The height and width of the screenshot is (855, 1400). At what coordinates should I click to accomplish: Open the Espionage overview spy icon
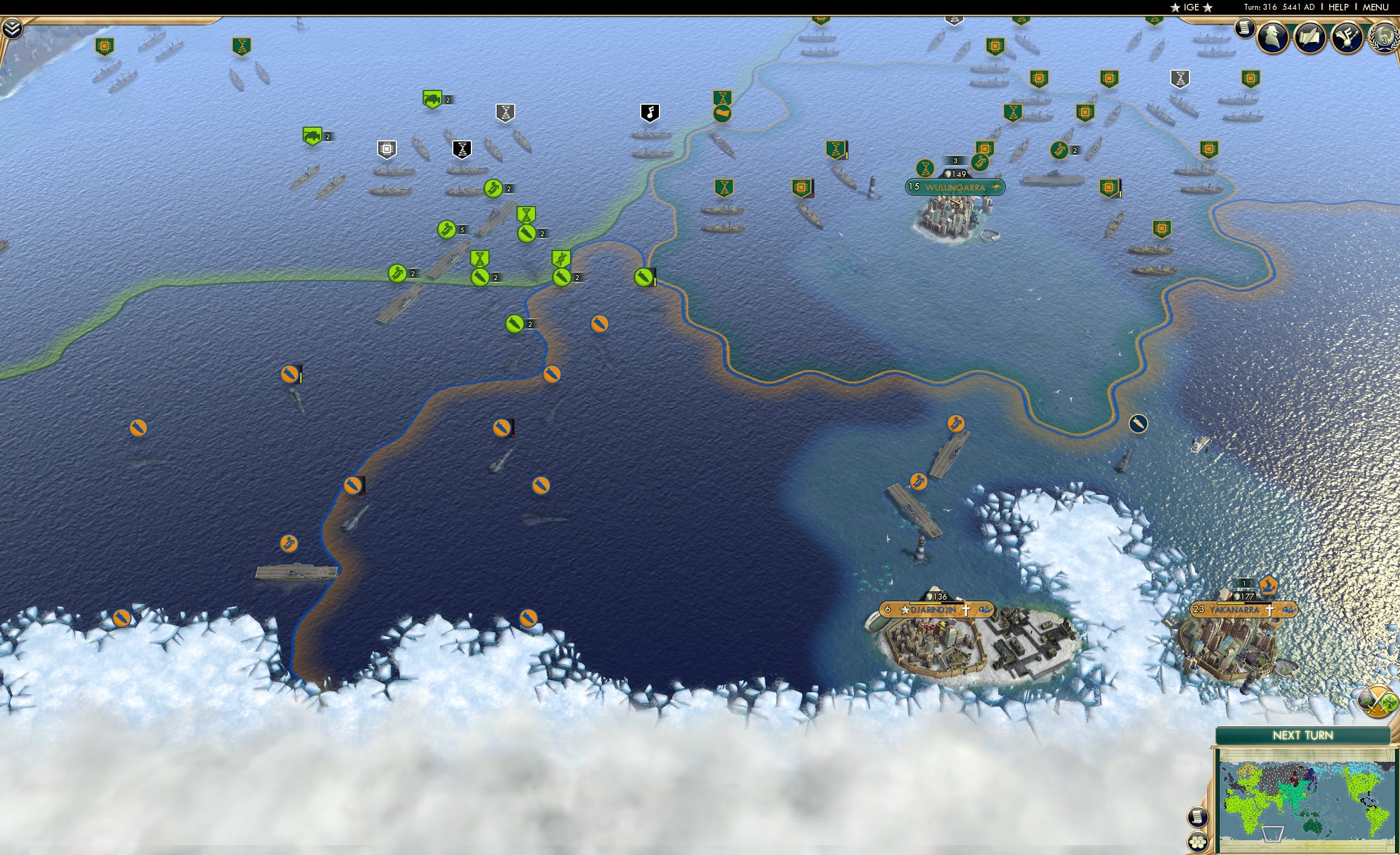(x=1273, y=36)
